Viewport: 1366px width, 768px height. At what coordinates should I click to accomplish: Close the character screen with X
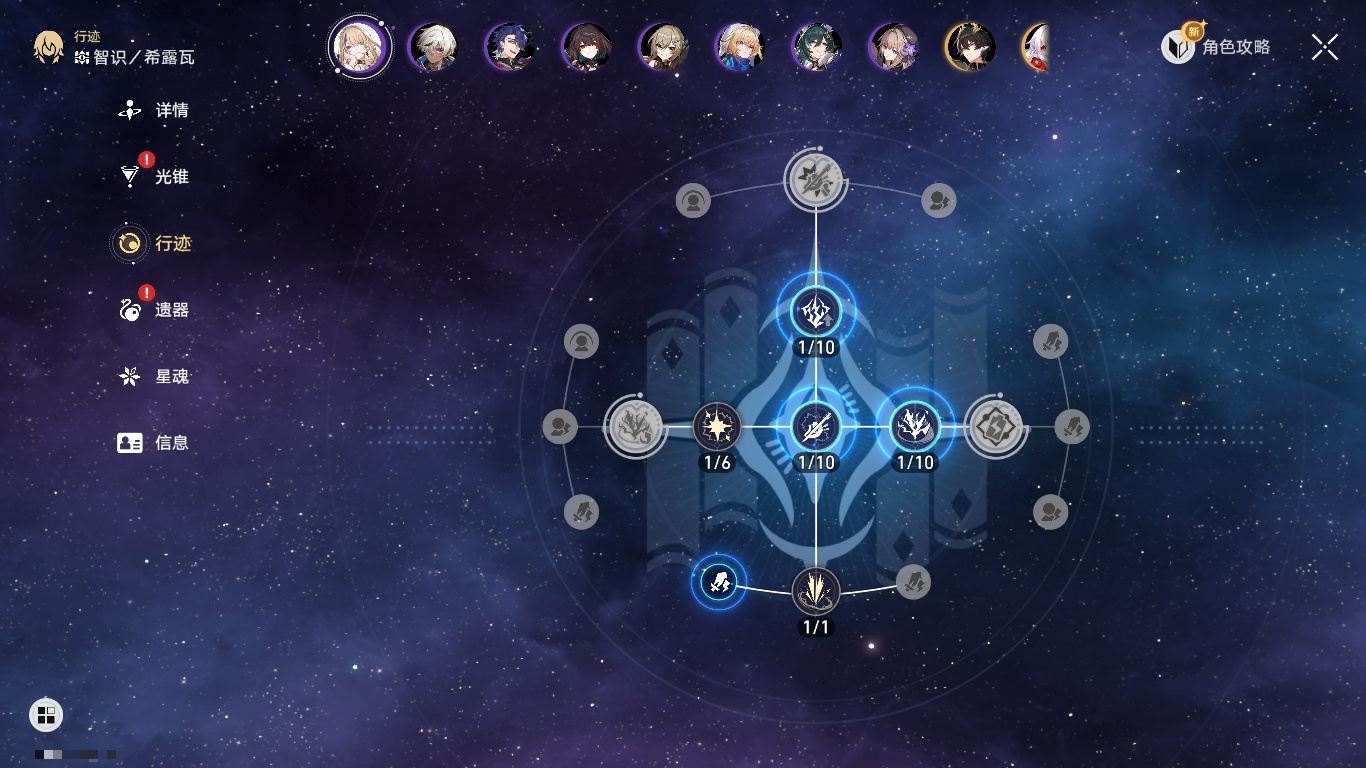tap(1325, 46)
